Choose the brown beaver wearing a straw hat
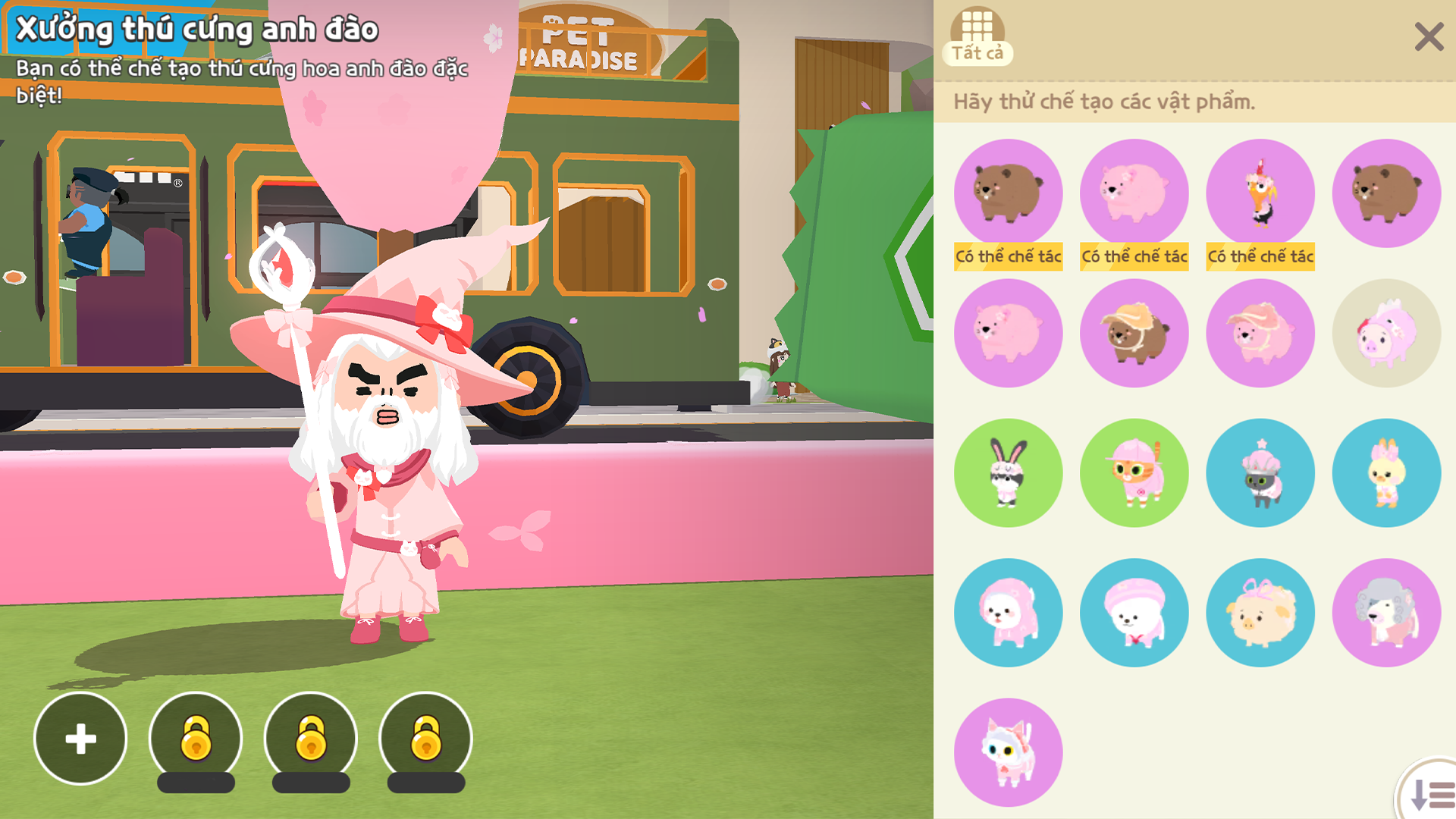1456x819 pixels. (x=1134, y=334)
